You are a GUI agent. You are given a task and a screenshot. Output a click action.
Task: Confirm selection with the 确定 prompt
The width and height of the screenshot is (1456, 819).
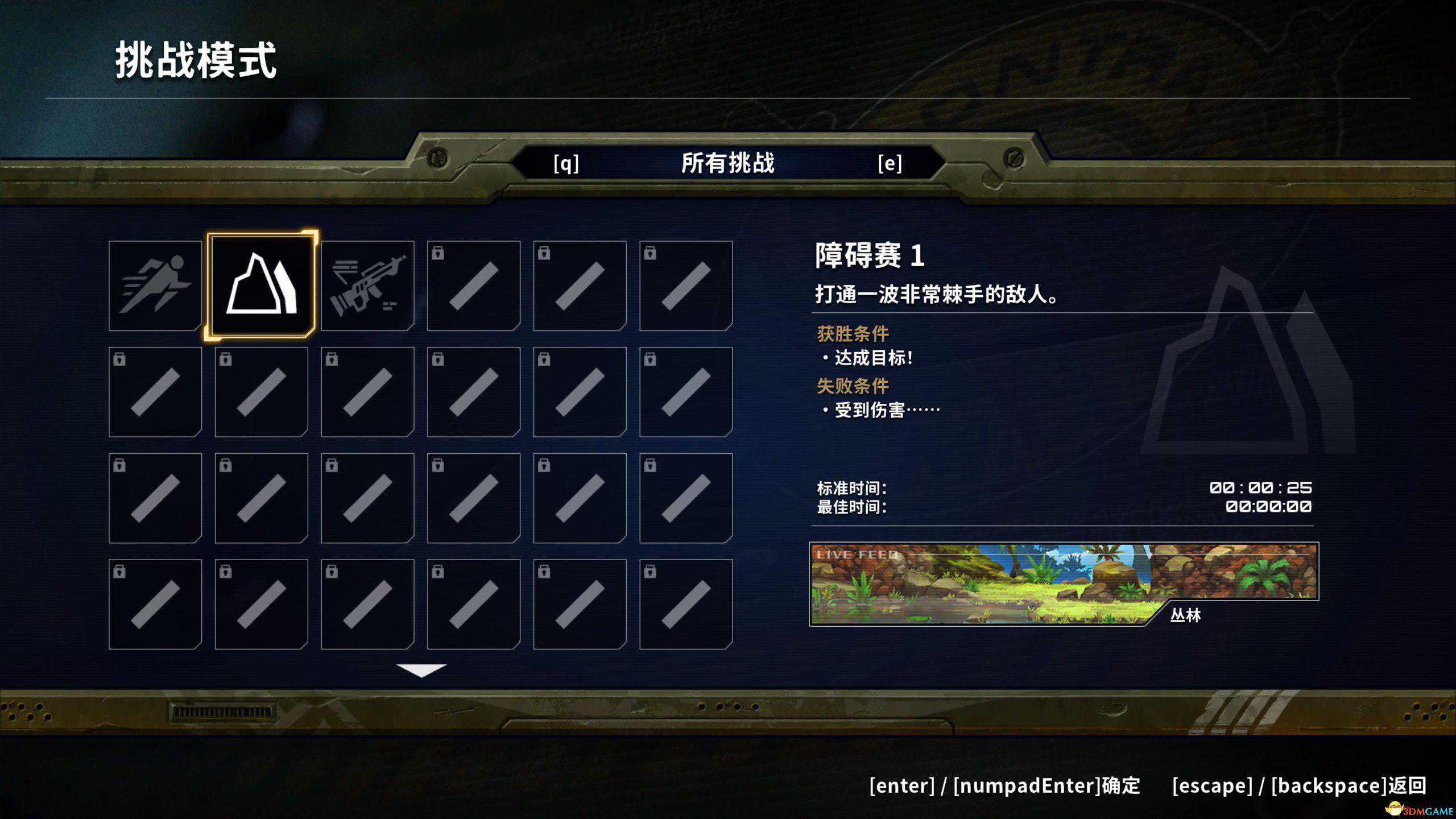click(1004, 786)
